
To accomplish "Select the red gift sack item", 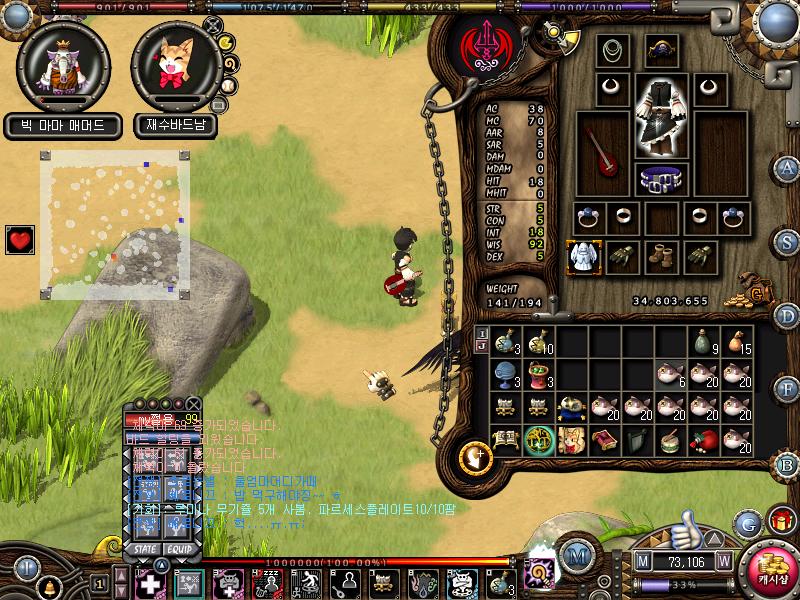I will (705, 440).
